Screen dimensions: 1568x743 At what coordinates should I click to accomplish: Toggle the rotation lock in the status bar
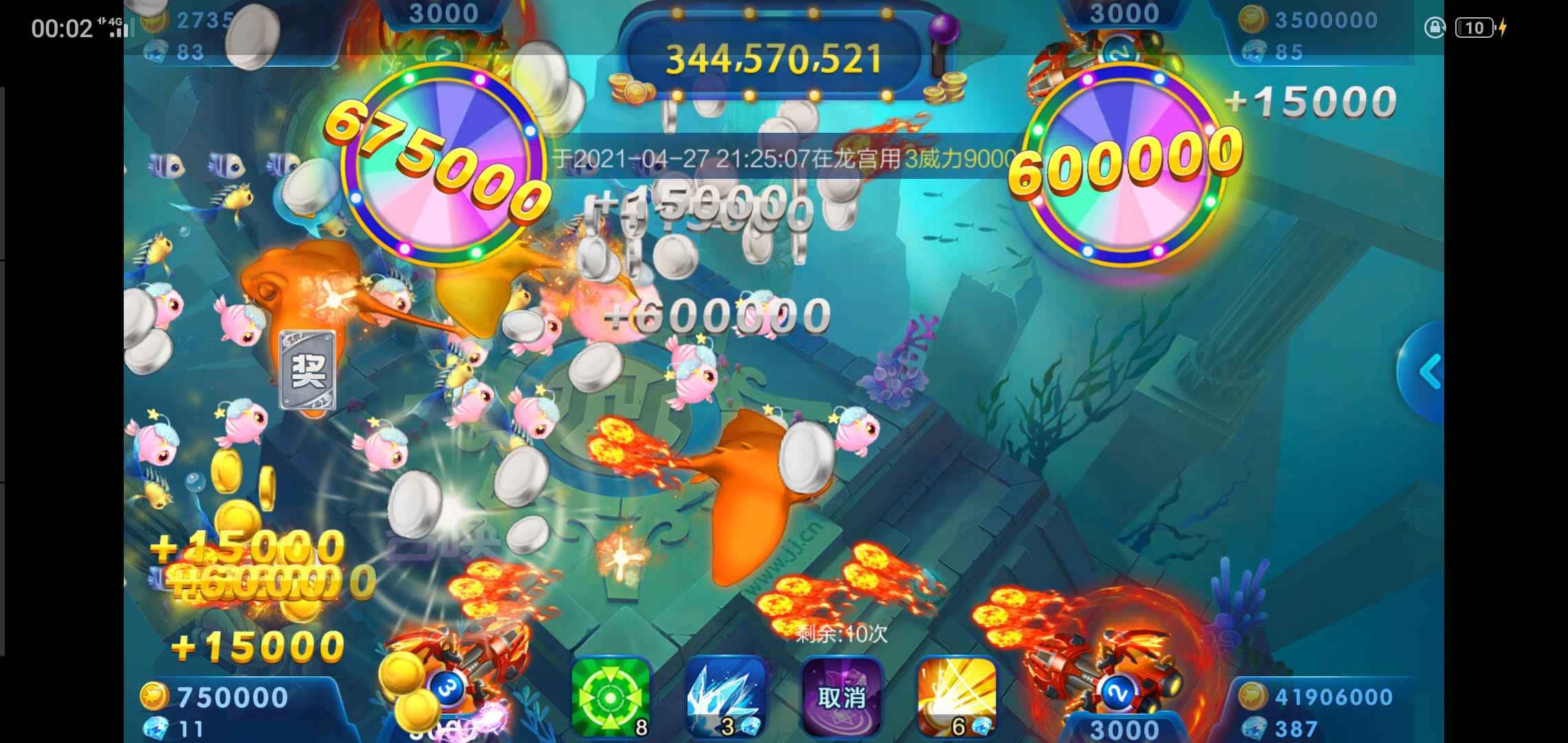click(1435, 28)
